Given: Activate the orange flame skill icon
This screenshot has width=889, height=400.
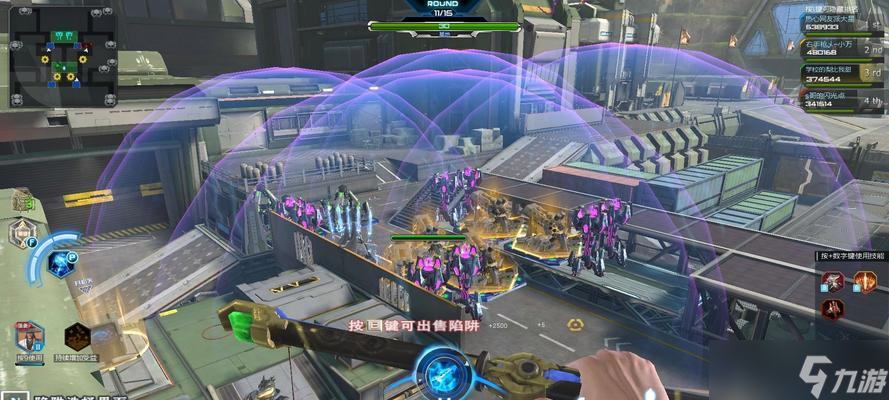Looking at the screenshot, I should point(862,281).
